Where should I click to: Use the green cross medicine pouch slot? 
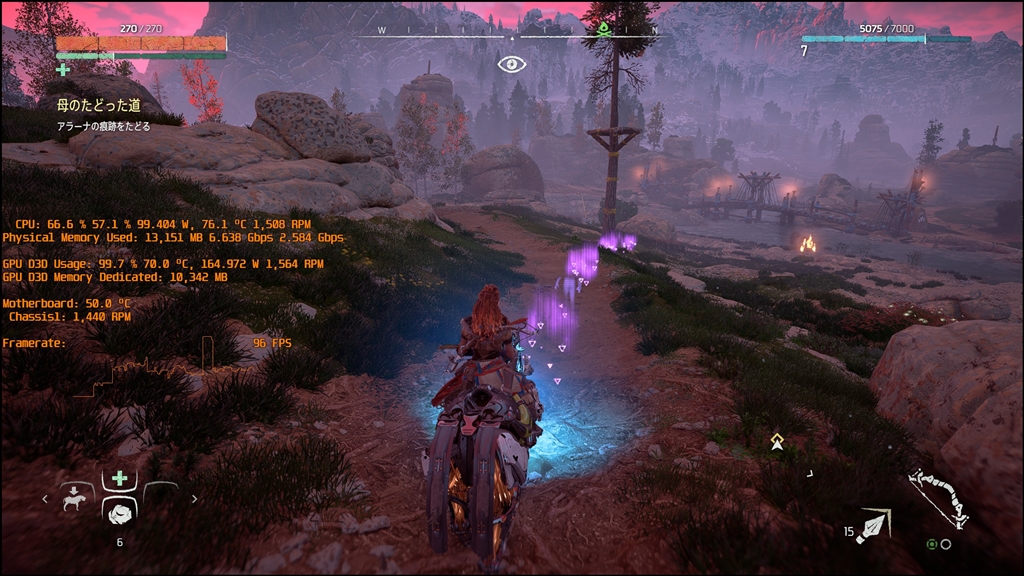[119, 479]
